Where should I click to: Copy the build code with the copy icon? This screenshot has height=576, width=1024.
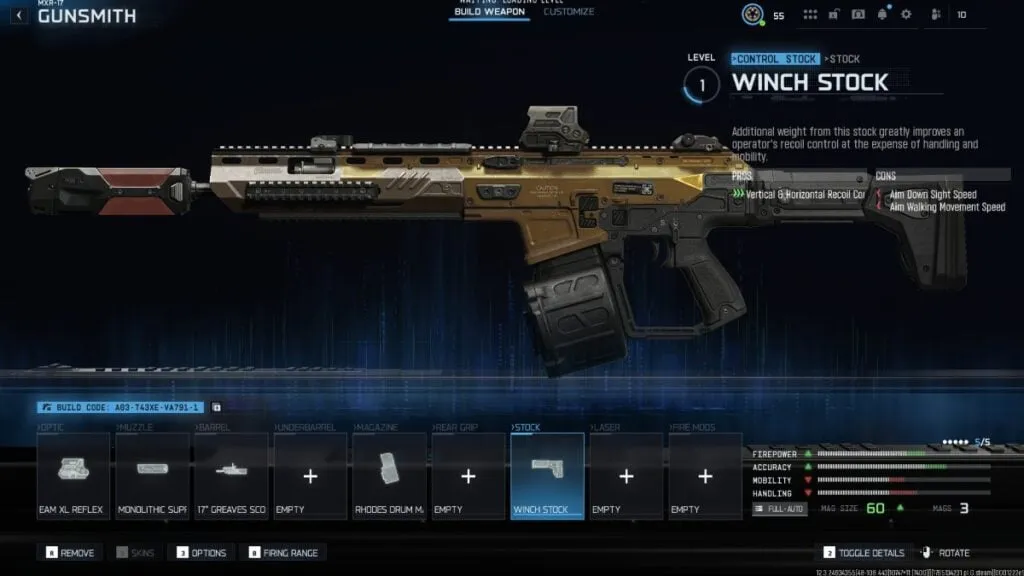coord(217,408)
